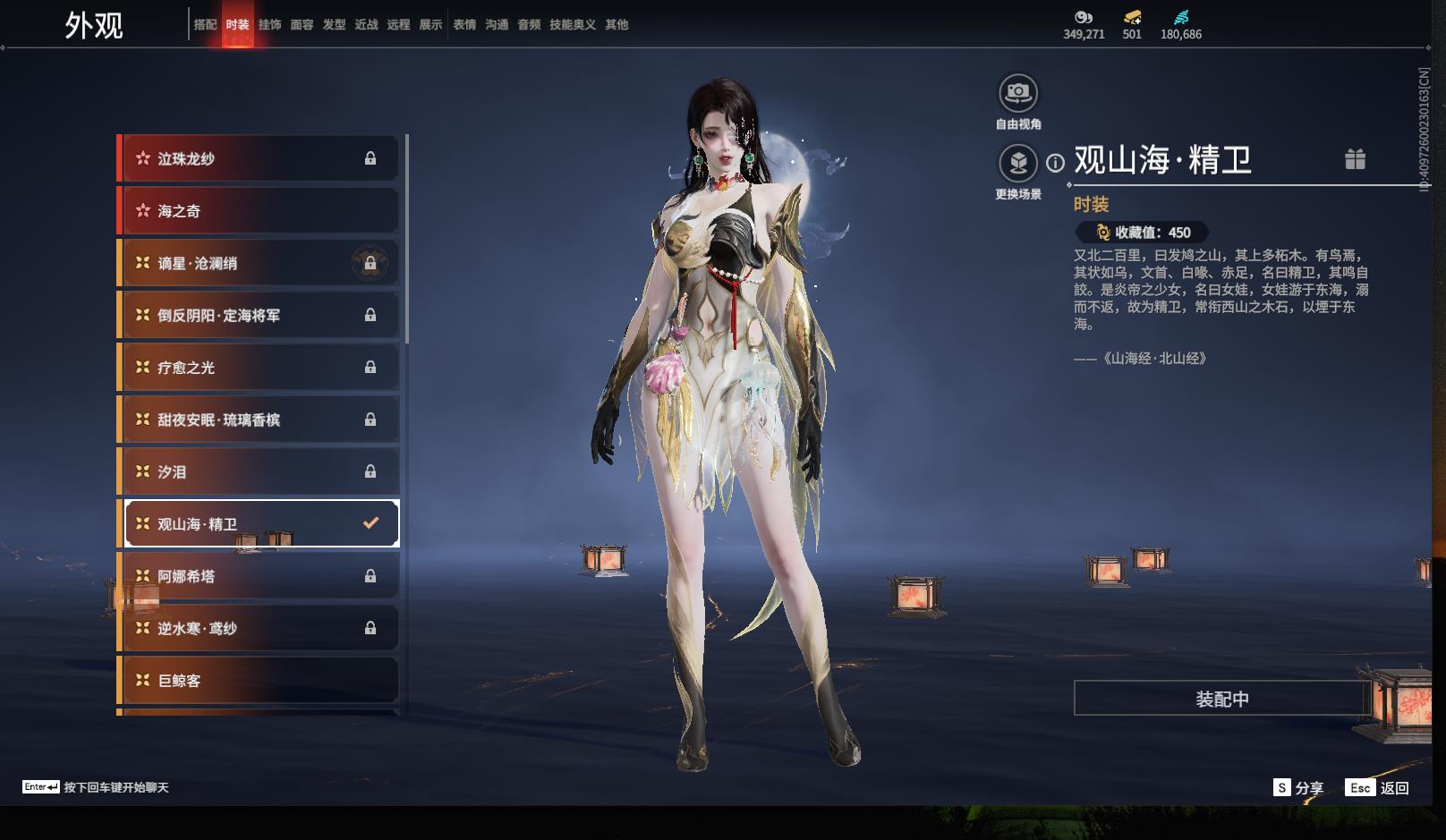Switch to the 搭配 tab
The height and width of the screenshot is (840, 1446).
point(205,25)
